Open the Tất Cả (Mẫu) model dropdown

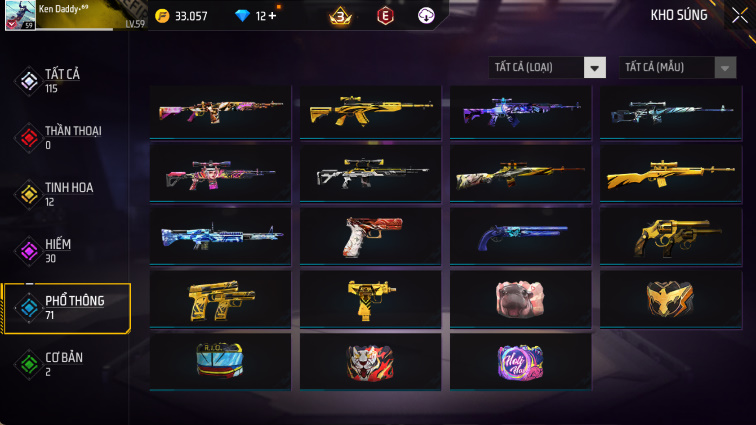click(x=679, y=68)
